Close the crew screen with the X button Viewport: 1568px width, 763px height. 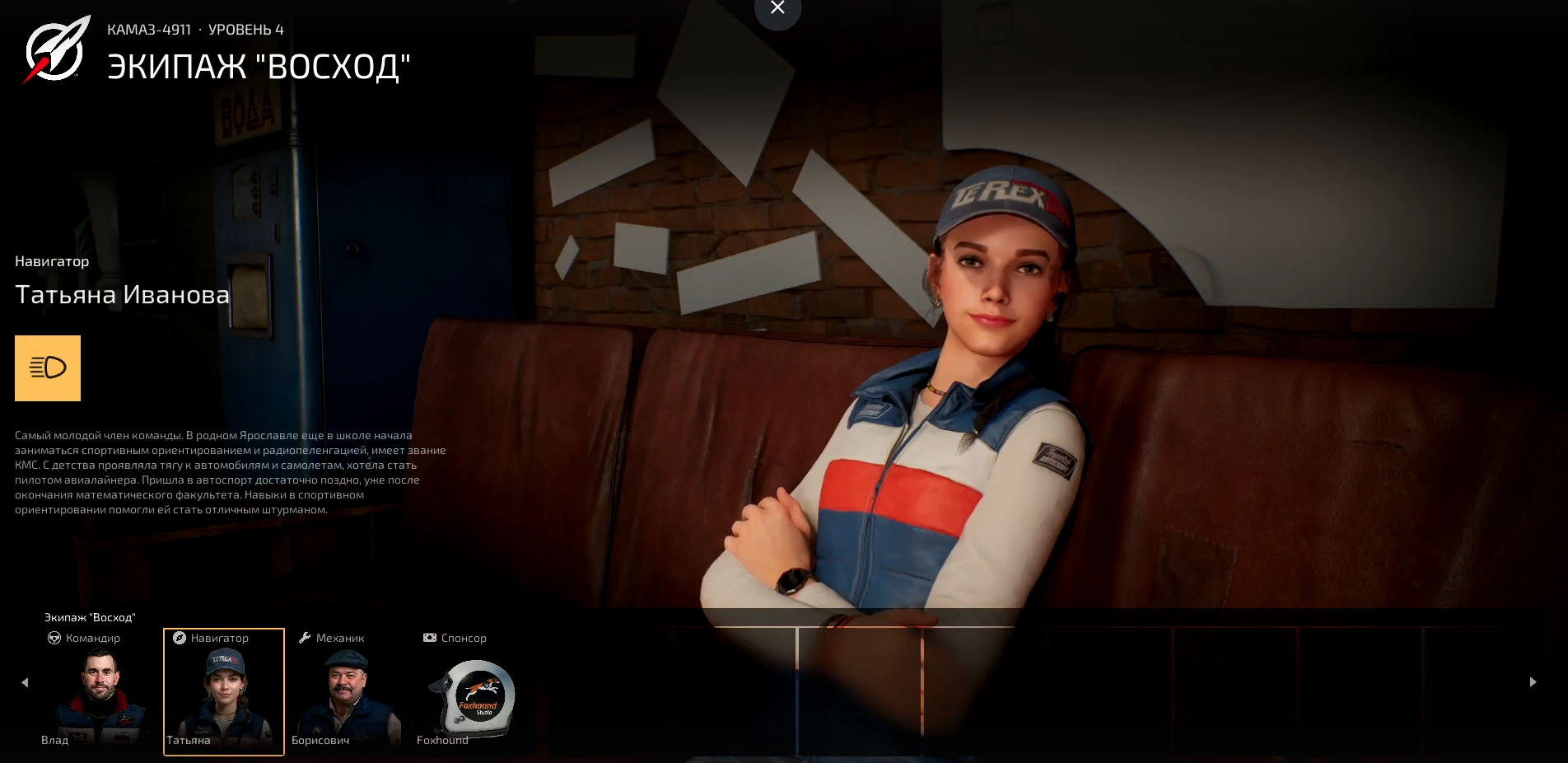[x=777, y=8]
